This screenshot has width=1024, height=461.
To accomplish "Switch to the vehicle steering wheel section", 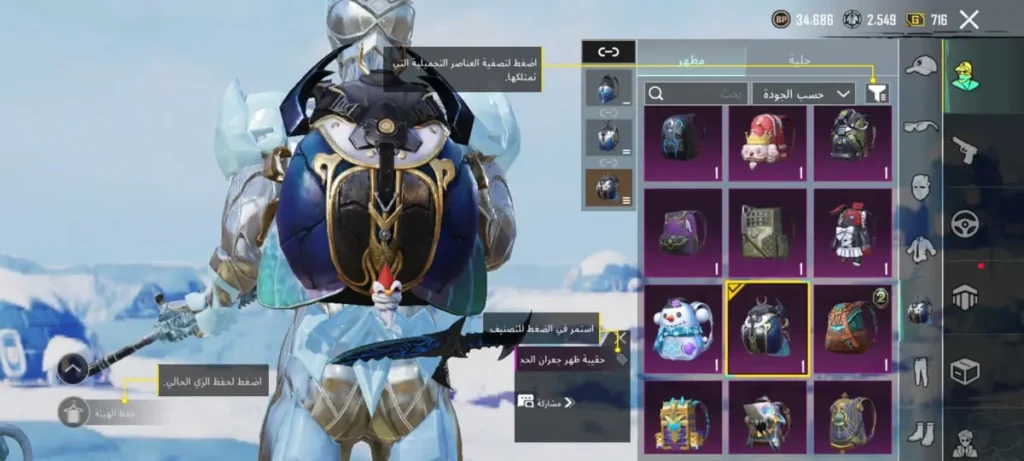I will tap(965, 223).
